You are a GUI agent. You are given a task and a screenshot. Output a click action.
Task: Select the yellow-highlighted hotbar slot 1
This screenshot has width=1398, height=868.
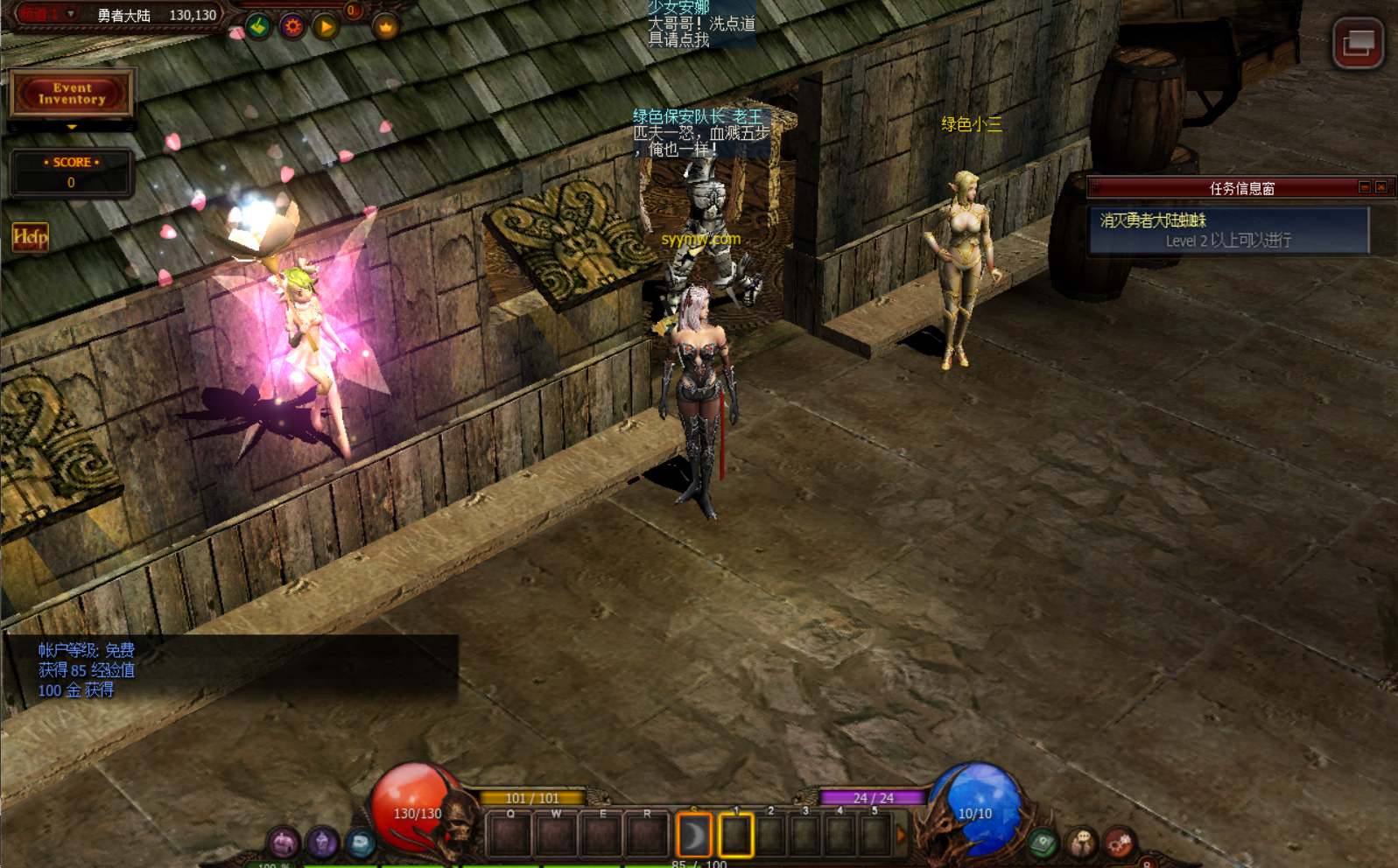tap(735, 836)
